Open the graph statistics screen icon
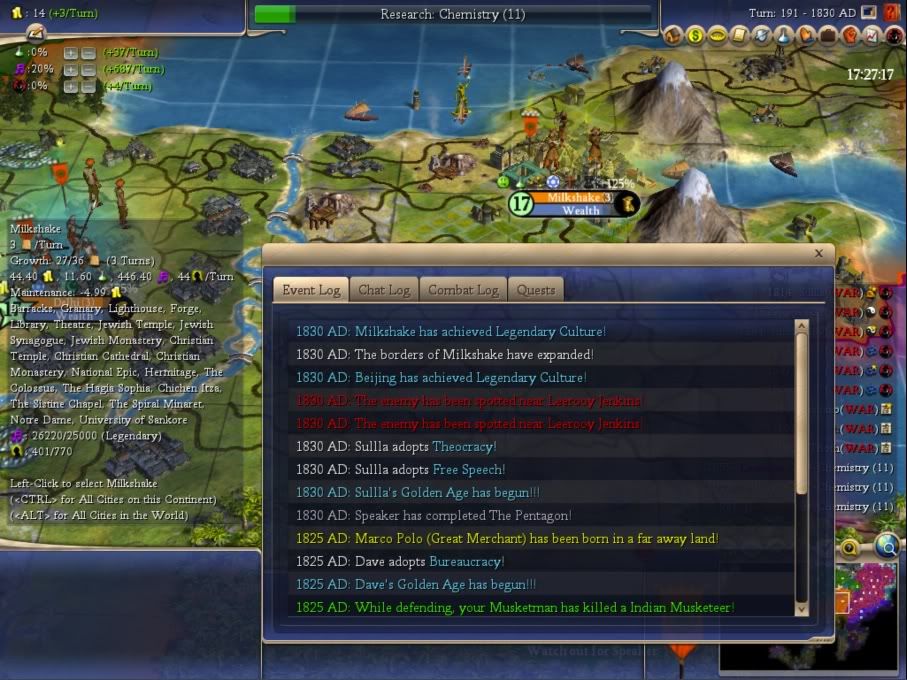 click(872, 36)
